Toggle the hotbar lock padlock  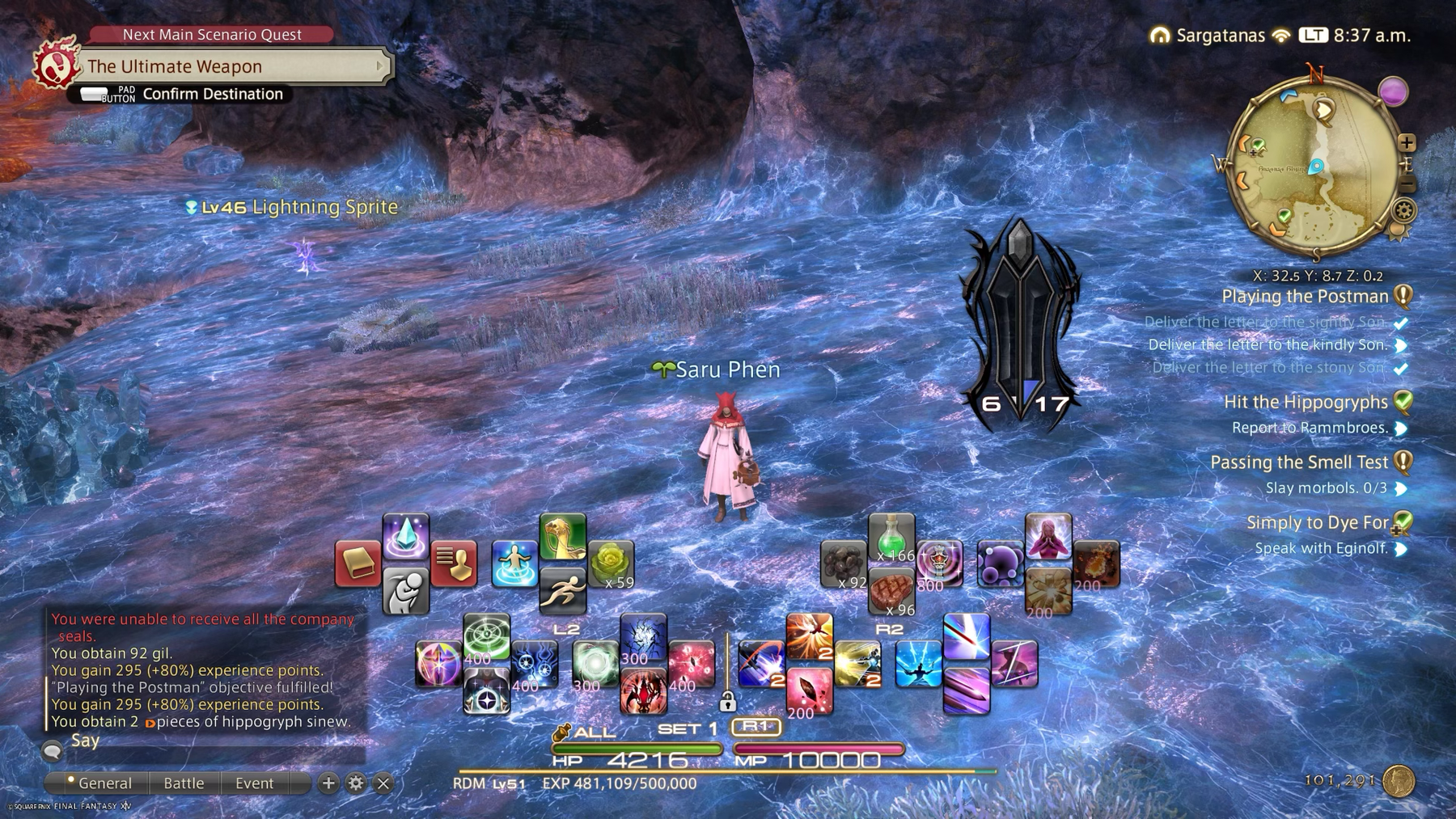point(727,700)
